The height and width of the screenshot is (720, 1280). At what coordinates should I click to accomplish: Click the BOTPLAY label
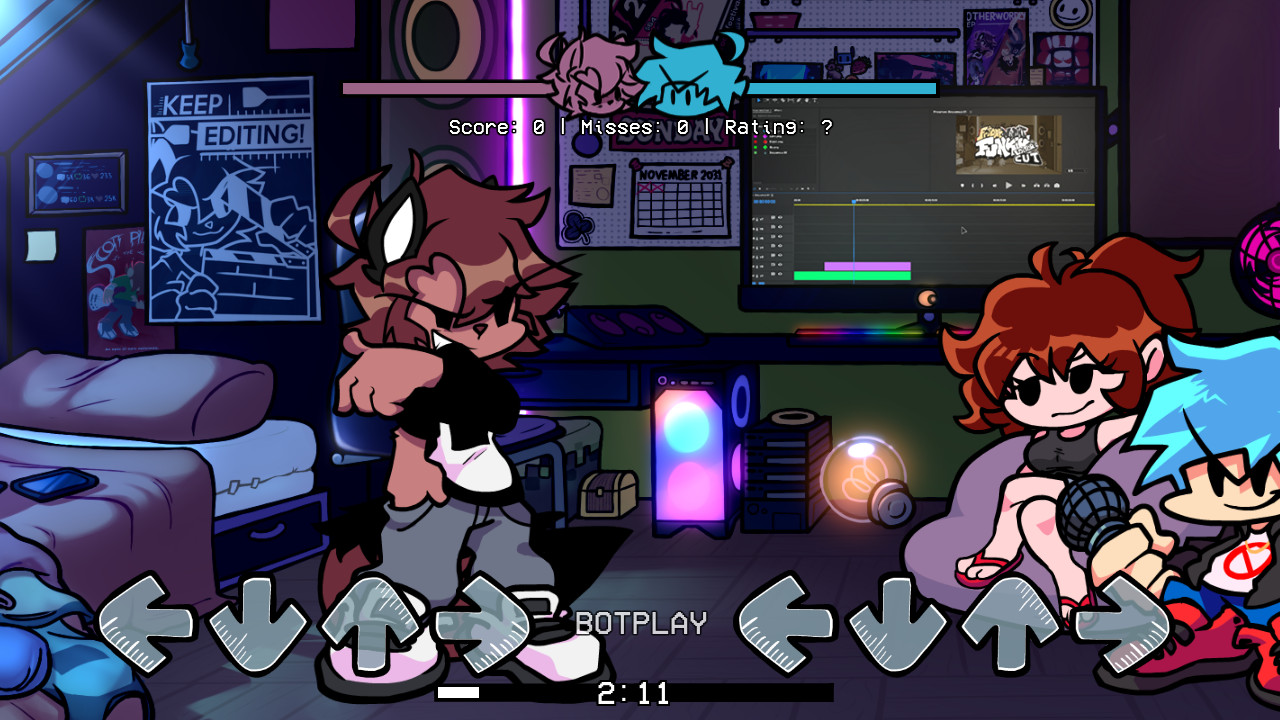coord(640,622)
